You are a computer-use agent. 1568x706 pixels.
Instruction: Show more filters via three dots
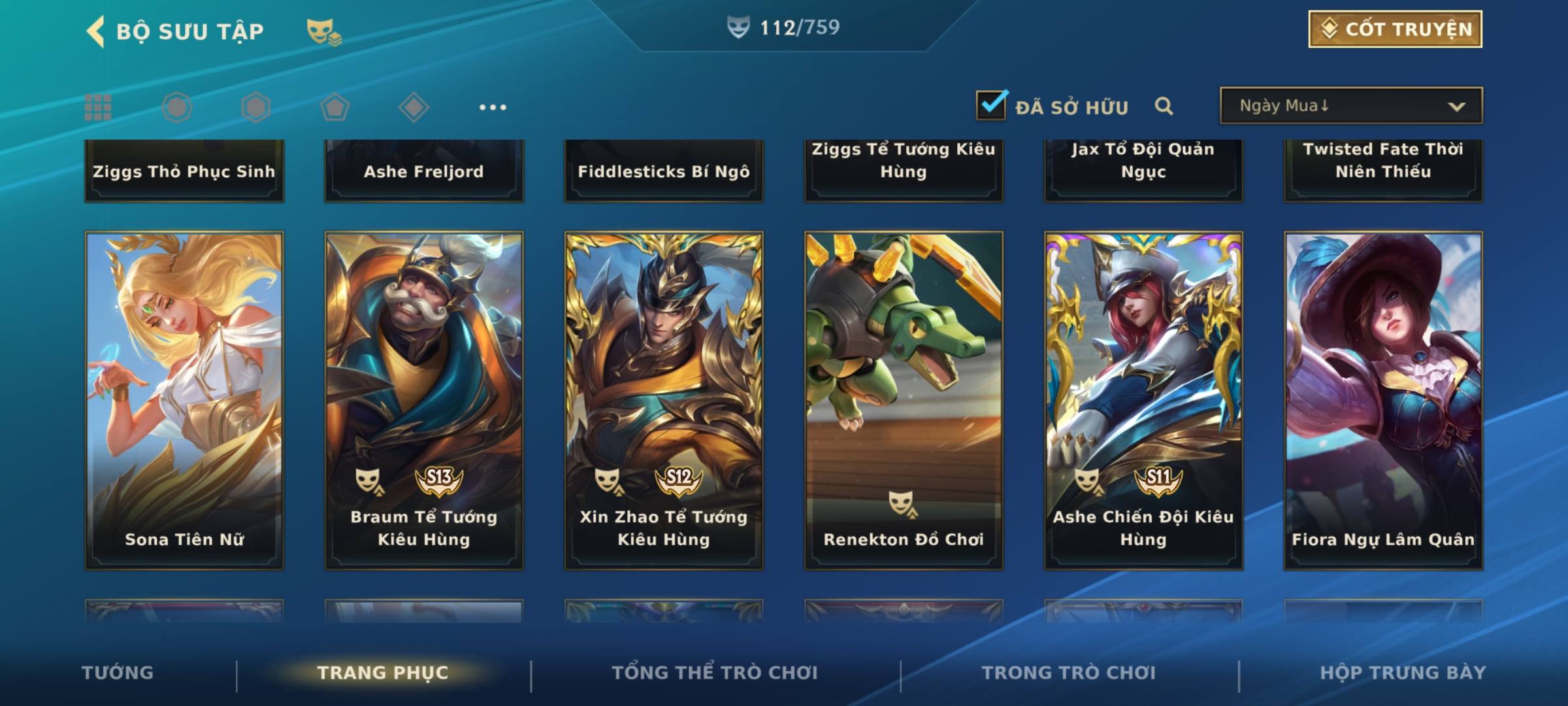pos(493,107)
